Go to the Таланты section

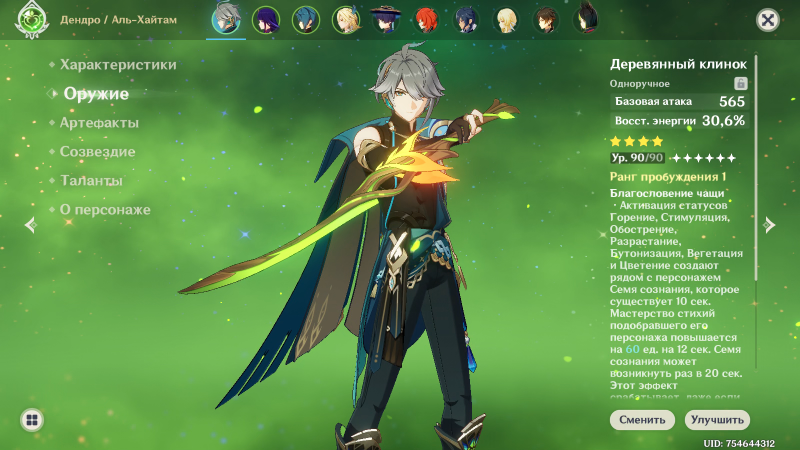91,181
